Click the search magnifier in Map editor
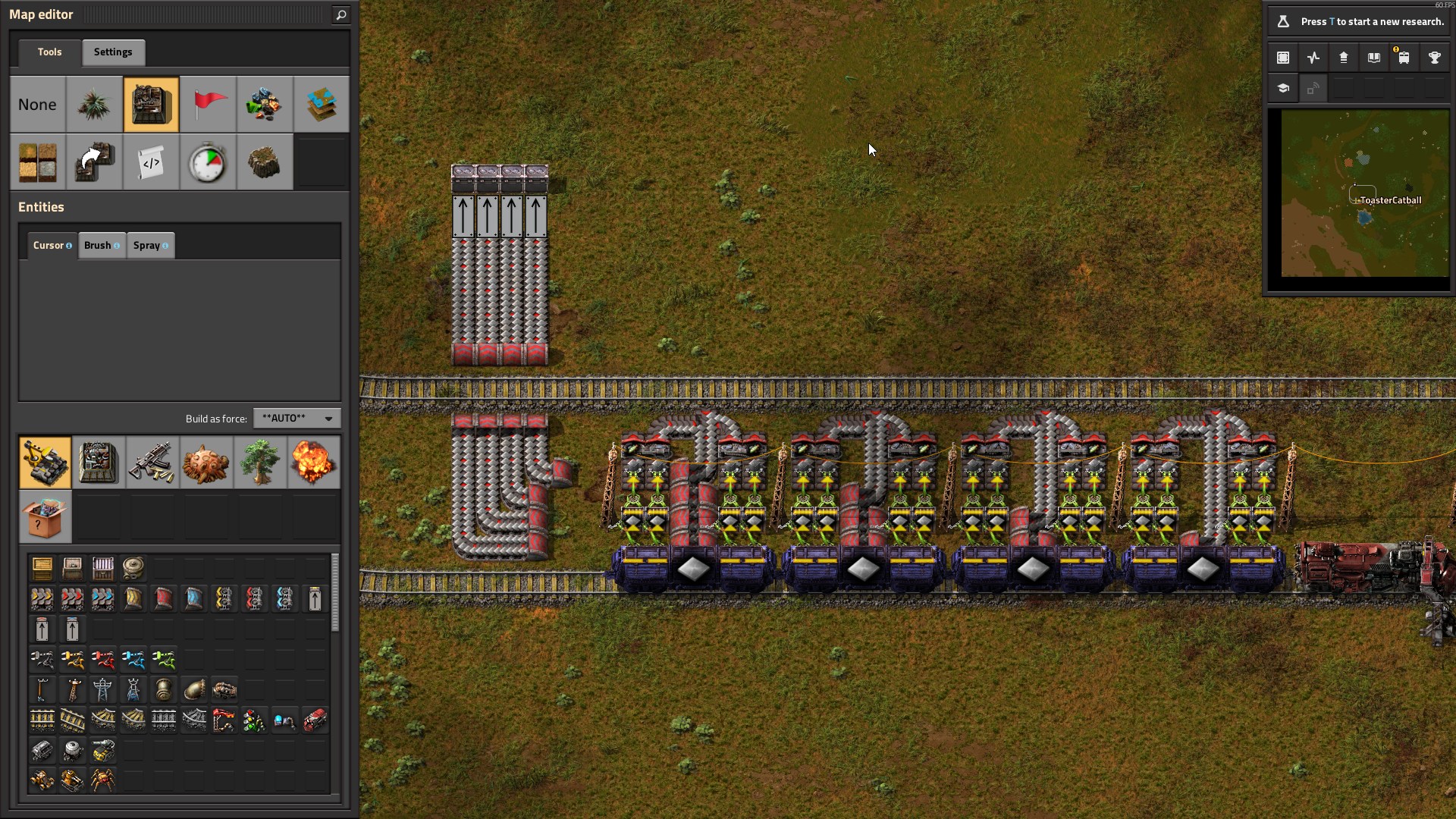Screen dimensions: 1456x819 [x=341, y=14]
